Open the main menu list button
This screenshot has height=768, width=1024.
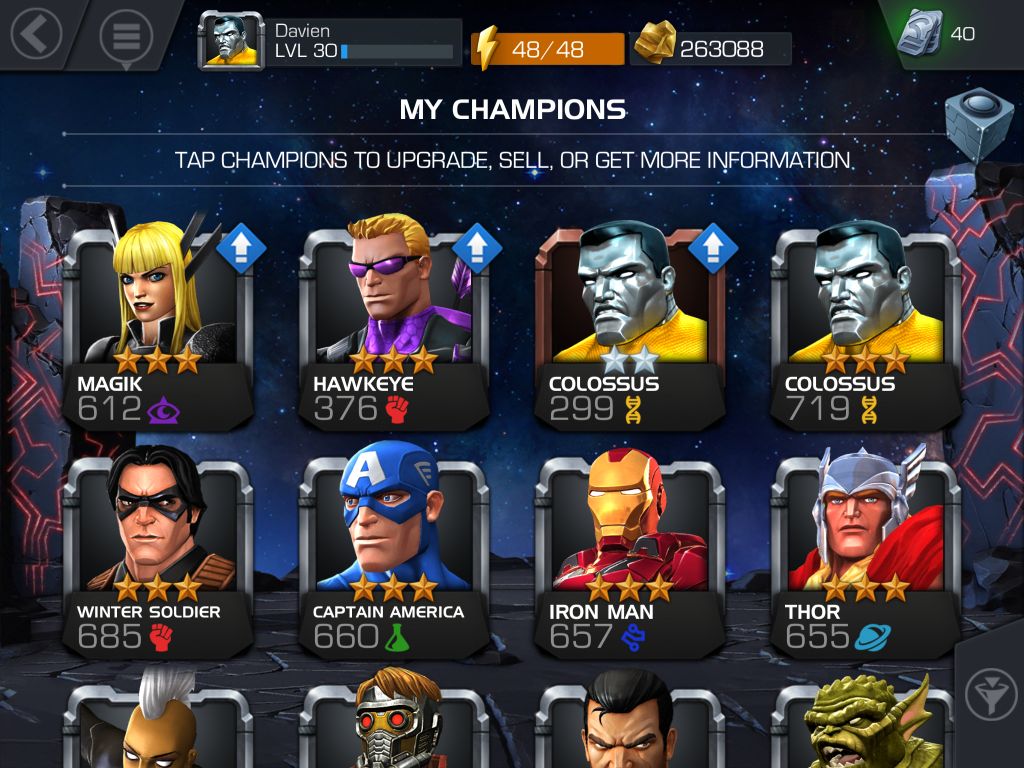click(125, 36)
